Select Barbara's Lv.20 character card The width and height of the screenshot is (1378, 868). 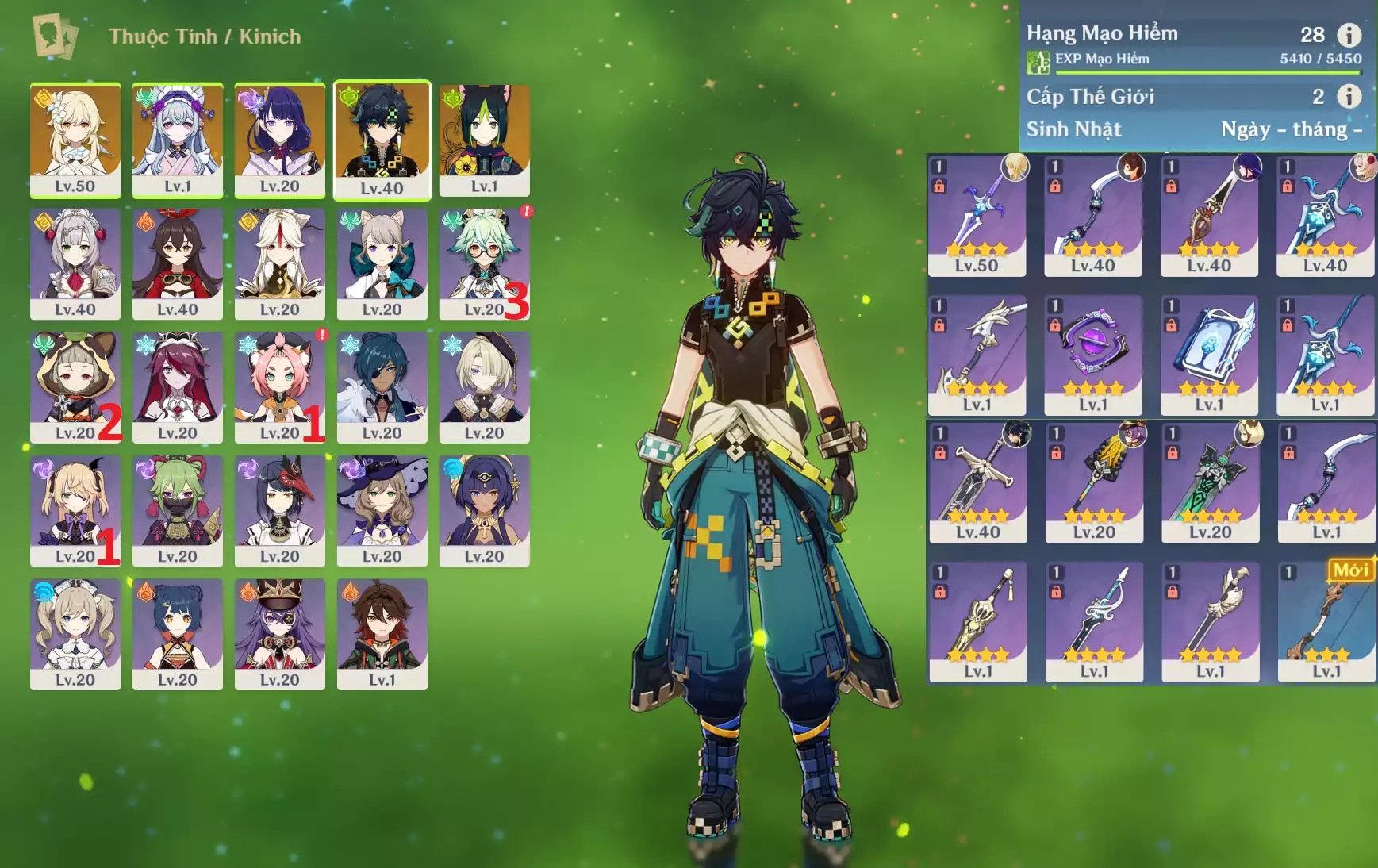(x=75, y=633)
